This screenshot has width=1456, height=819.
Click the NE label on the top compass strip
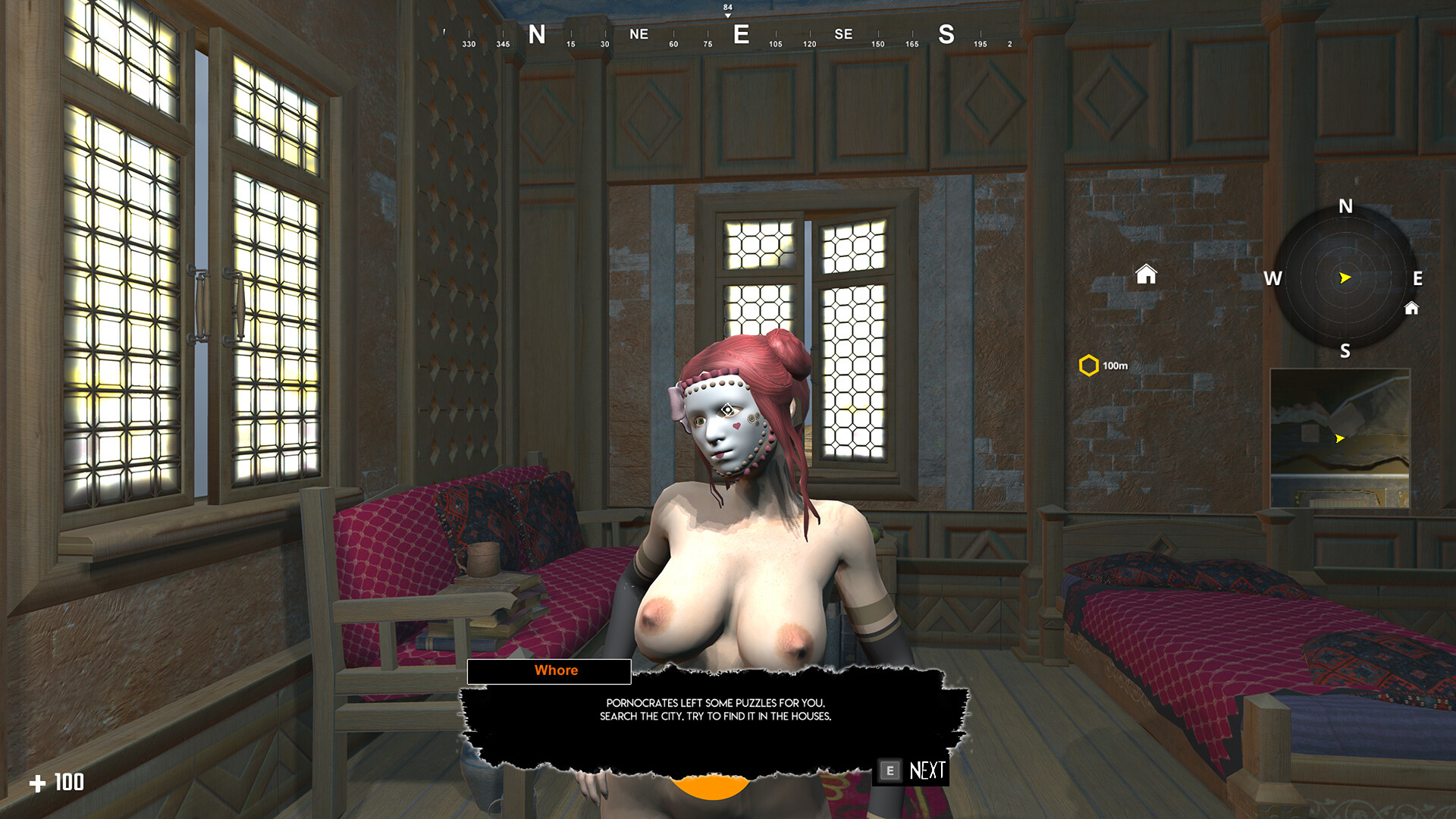coord(638,34)
